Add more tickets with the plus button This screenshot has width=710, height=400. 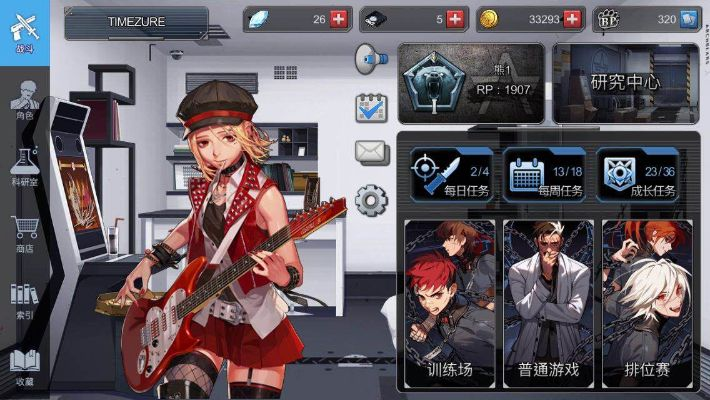456,19
